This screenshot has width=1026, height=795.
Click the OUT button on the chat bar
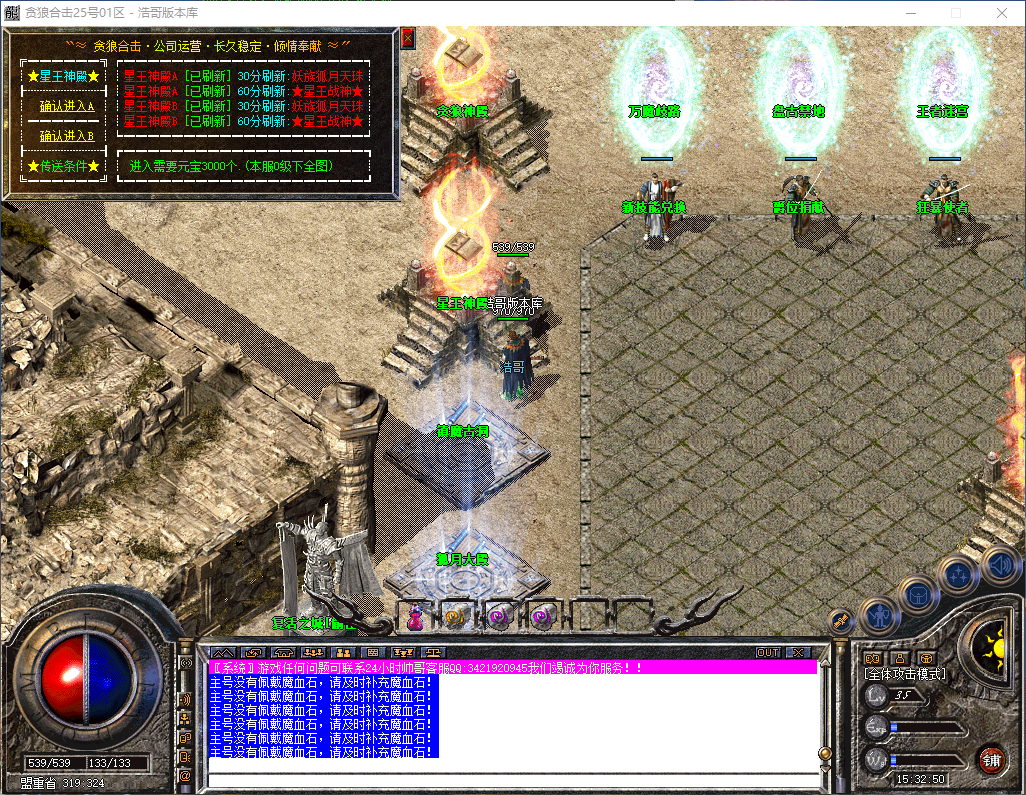click(768, 652)
